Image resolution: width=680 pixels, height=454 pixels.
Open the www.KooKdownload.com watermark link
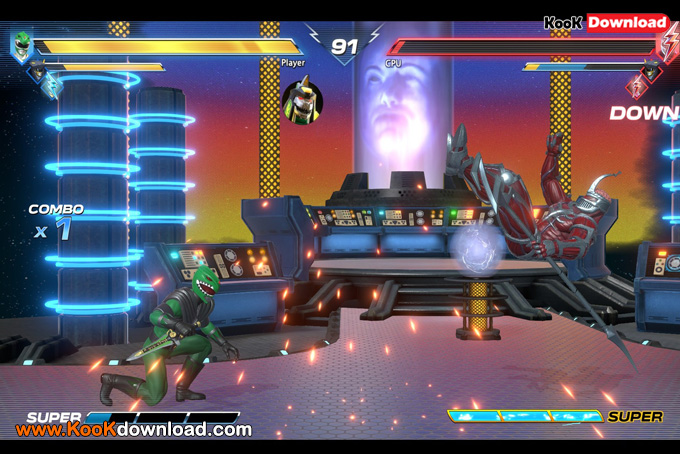click(x=134, y=430)
